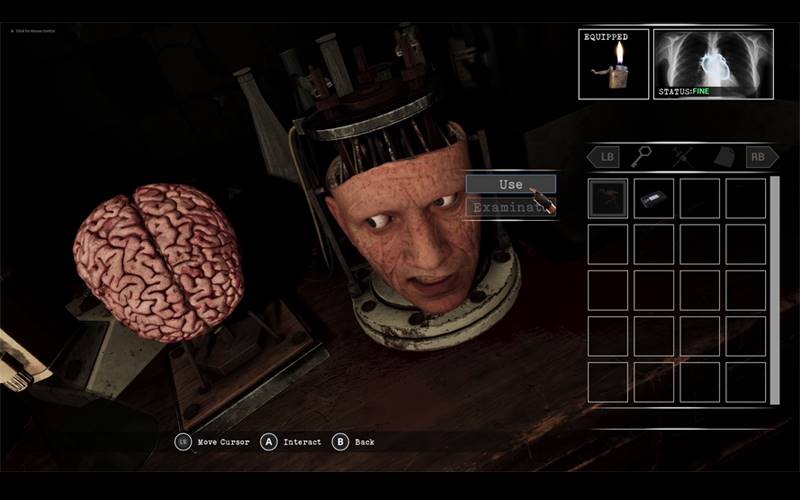Select the Examination option
Viewport: 800px width, 500px height.
[510, 208]
